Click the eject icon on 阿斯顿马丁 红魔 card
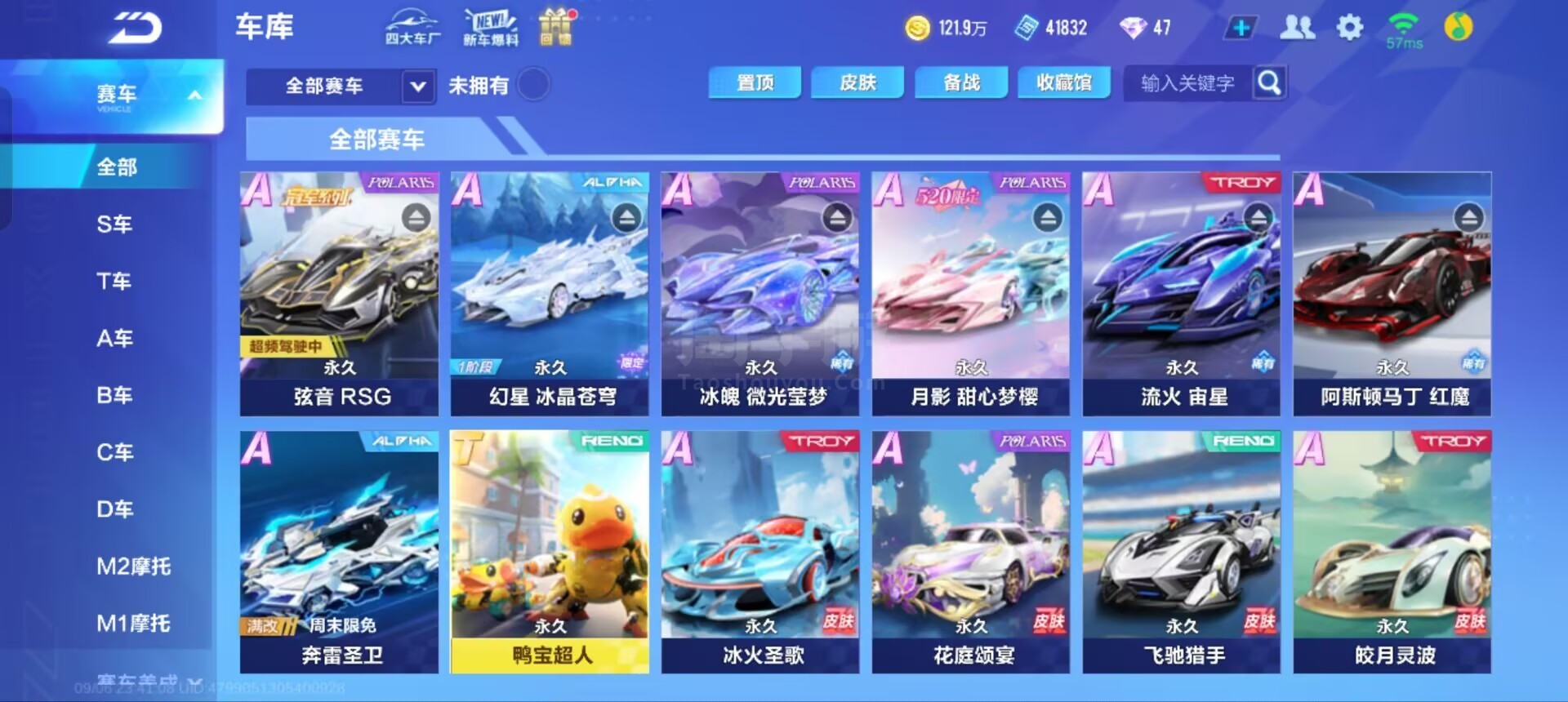 point(1468,215)
